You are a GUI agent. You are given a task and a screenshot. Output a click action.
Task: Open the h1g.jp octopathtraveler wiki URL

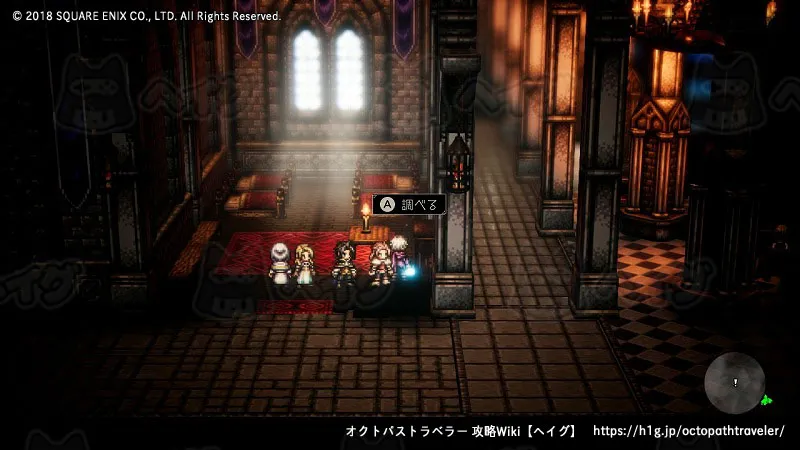[689, 431]
